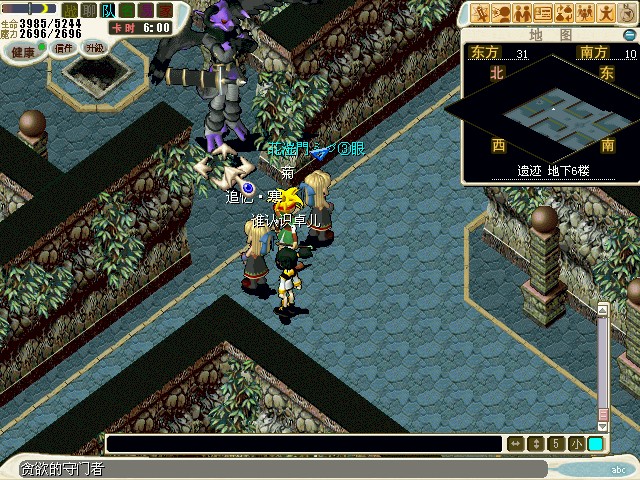The height and width of the screenshot is (480, 640).
Task: Select the cyan chat color swatch
Action: coord(595,444)
